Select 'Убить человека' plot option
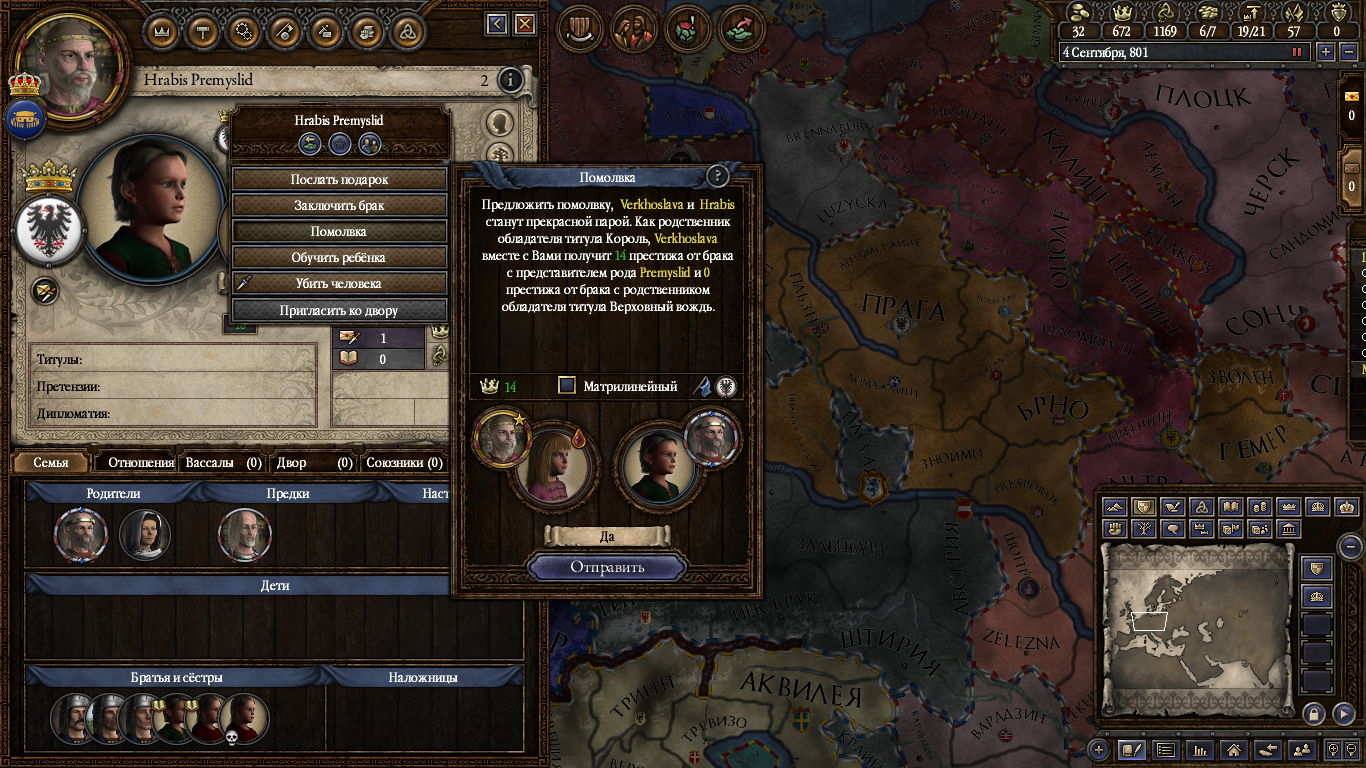This screenshot has height=768, width=1366. 339,284
